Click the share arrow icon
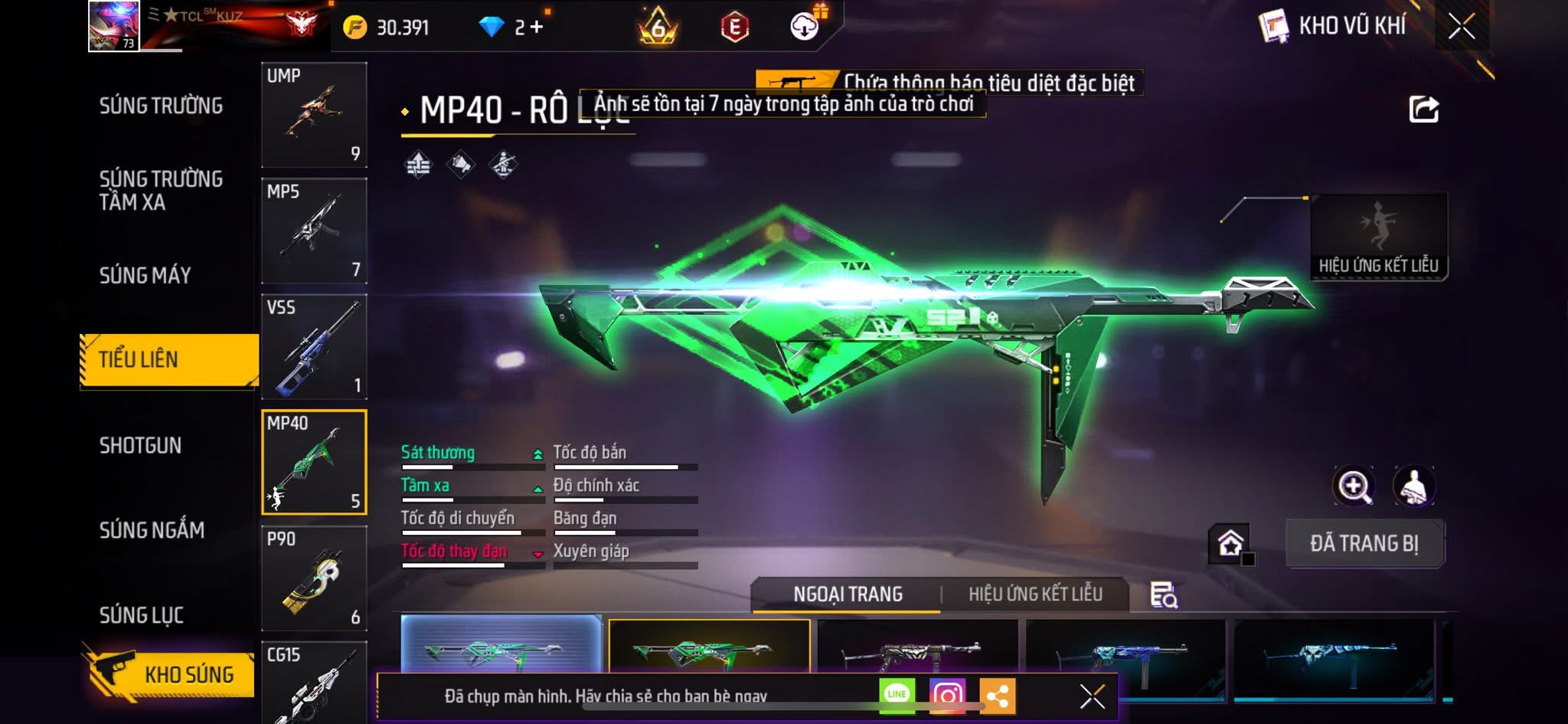Image resolution: width=1568 pixels, height=724 pixels. 1423,110
